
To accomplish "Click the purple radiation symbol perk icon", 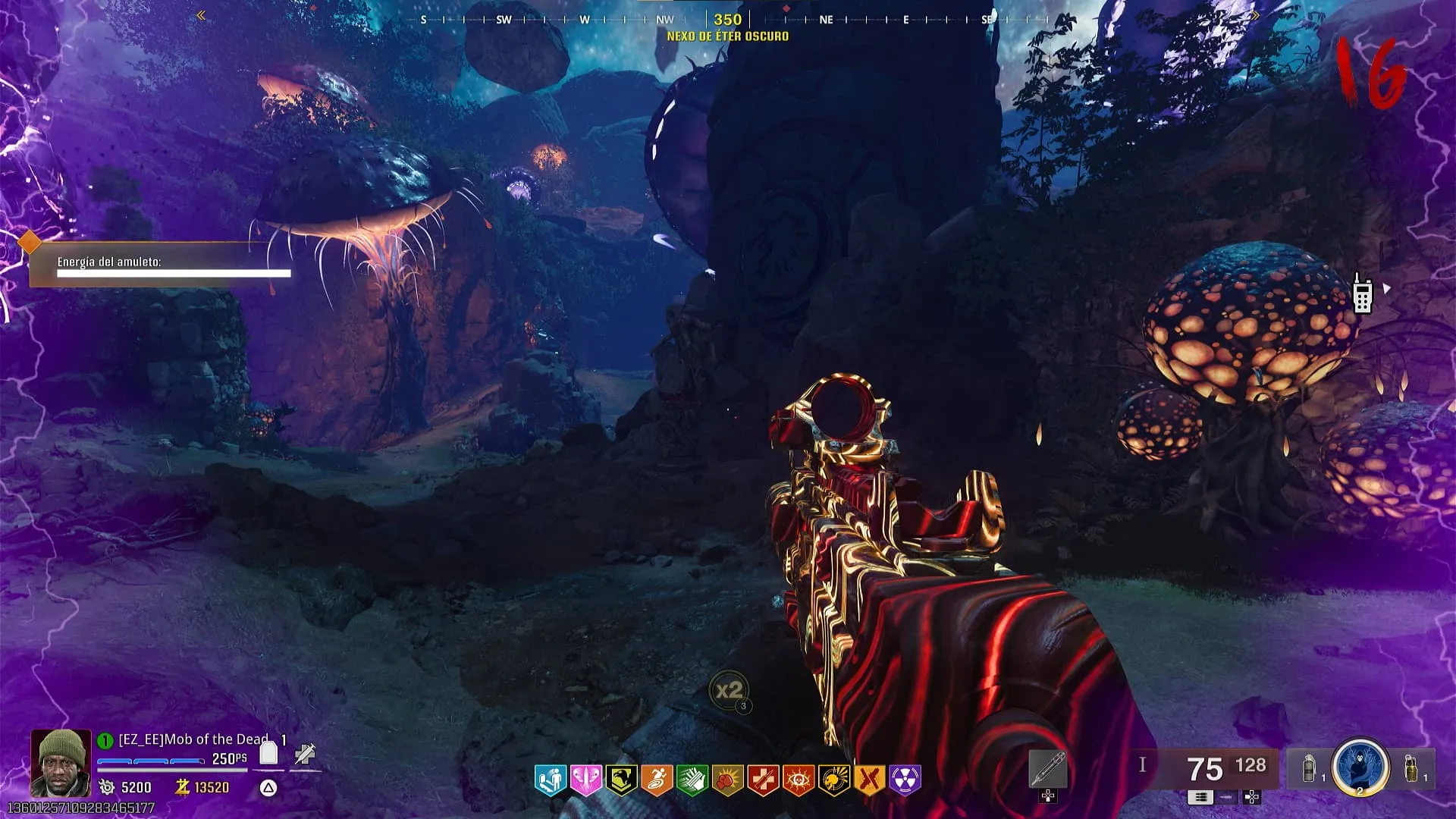I will coord(905,780).
